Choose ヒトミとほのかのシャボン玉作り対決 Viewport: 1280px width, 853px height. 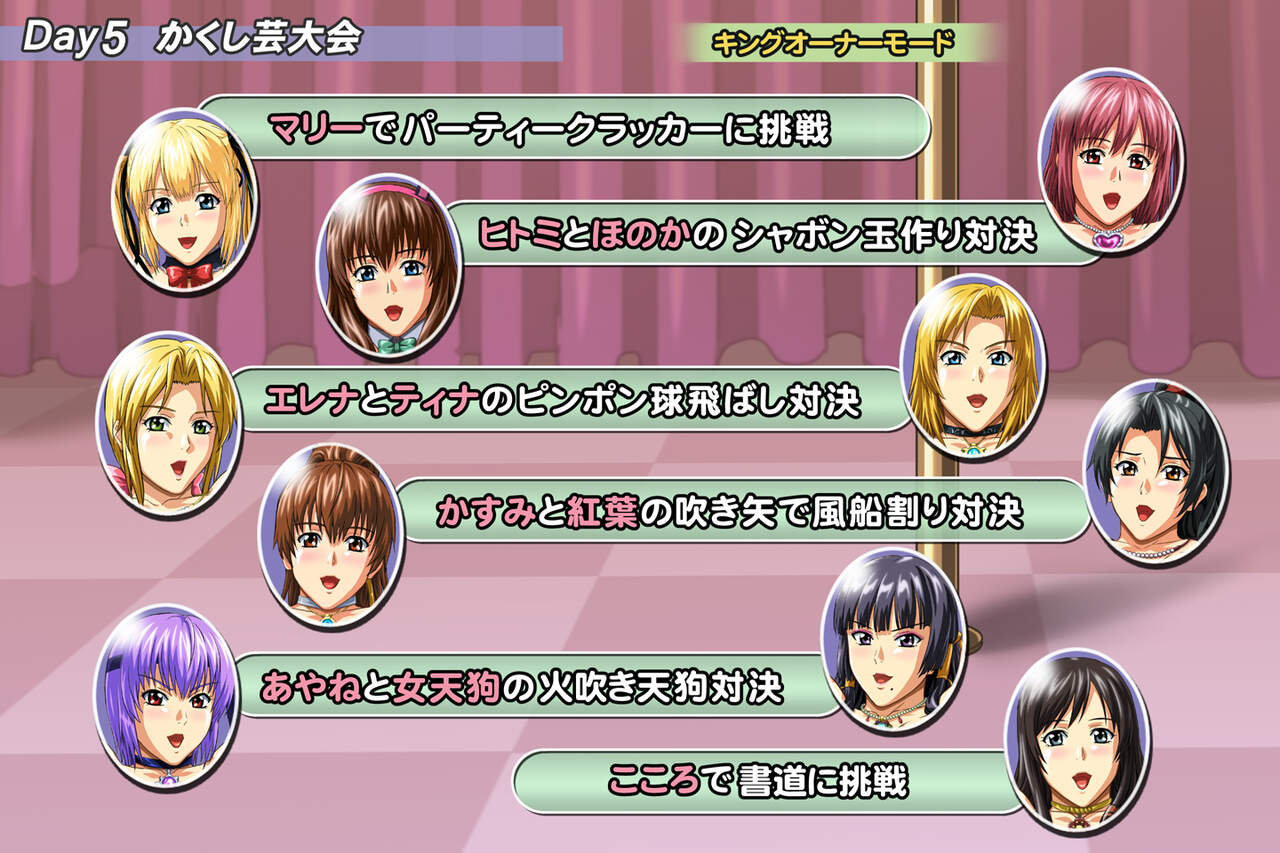coord(757,235)
